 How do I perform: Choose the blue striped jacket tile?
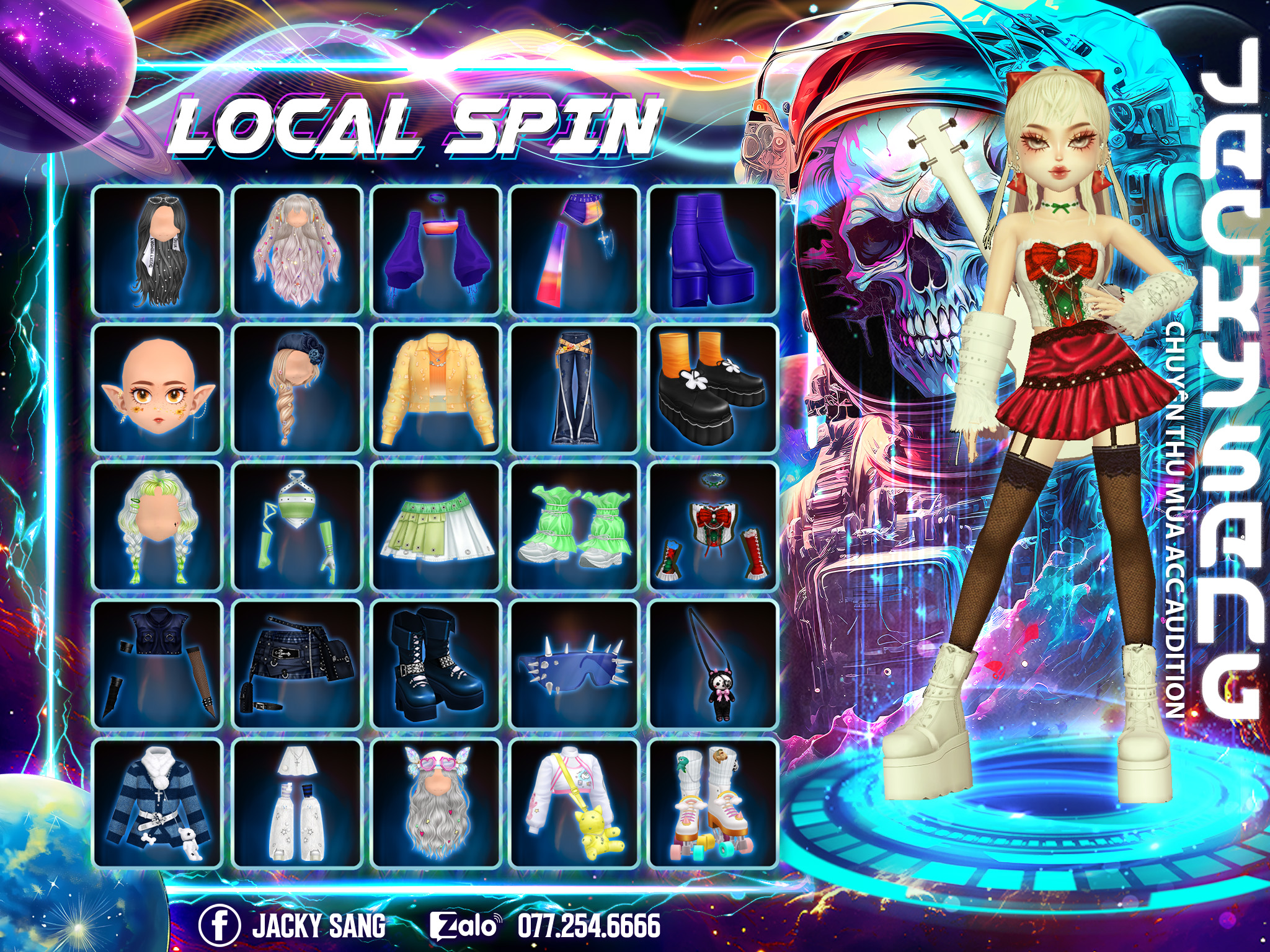tap(157, 803)
